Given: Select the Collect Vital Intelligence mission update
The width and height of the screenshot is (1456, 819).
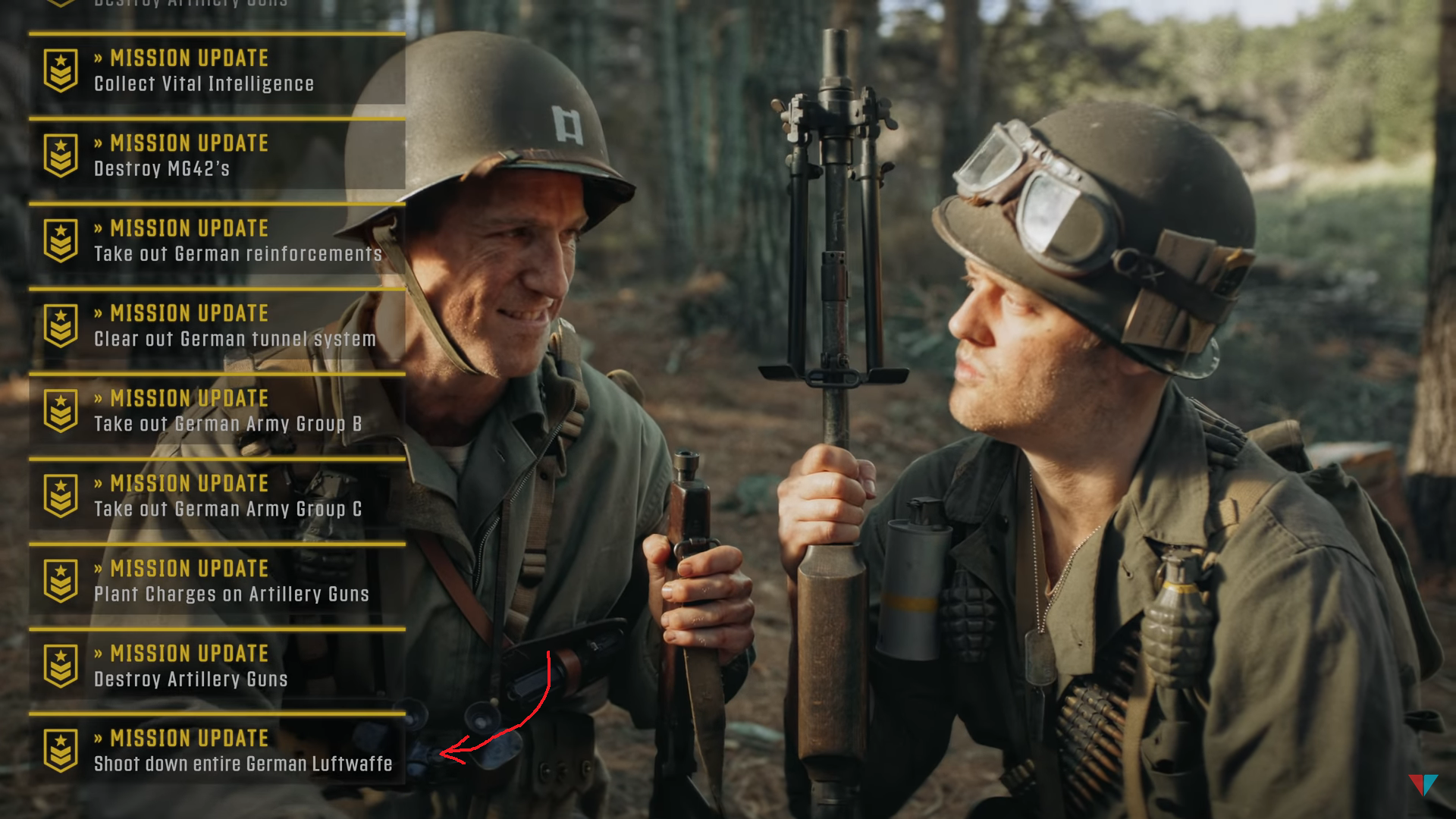Looking at the screenshot, I should (x=216, y=71).
